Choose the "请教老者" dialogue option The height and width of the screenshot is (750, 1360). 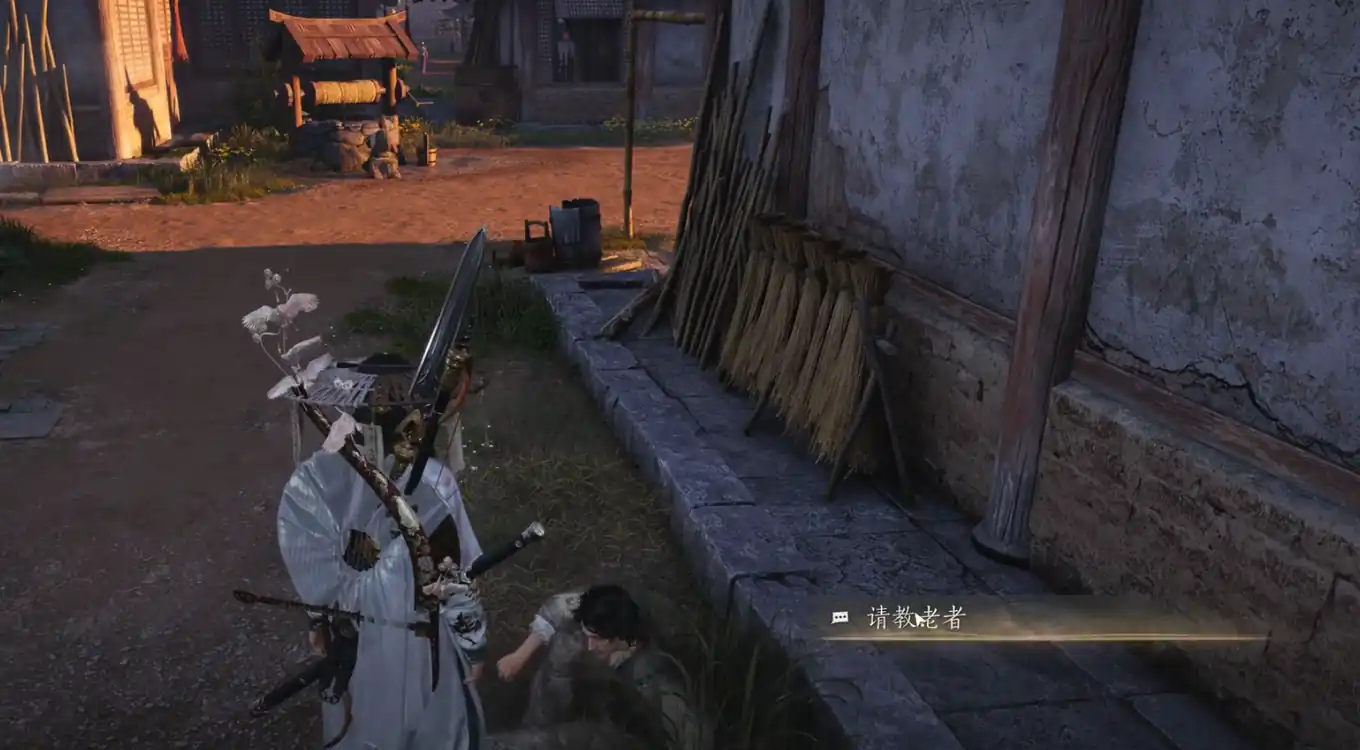(916, 619)
